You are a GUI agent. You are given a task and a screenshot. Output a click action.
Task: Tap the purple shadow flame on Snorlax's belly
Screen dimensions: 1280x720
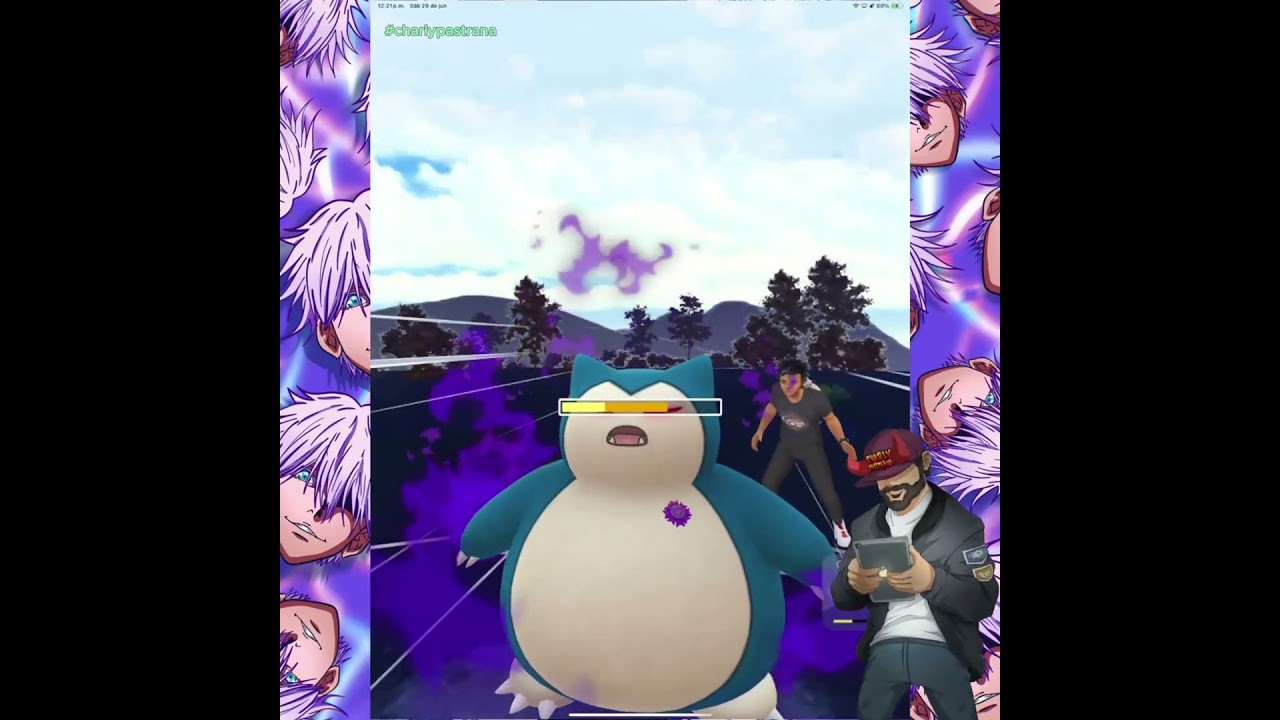click(x=678, y=513)
